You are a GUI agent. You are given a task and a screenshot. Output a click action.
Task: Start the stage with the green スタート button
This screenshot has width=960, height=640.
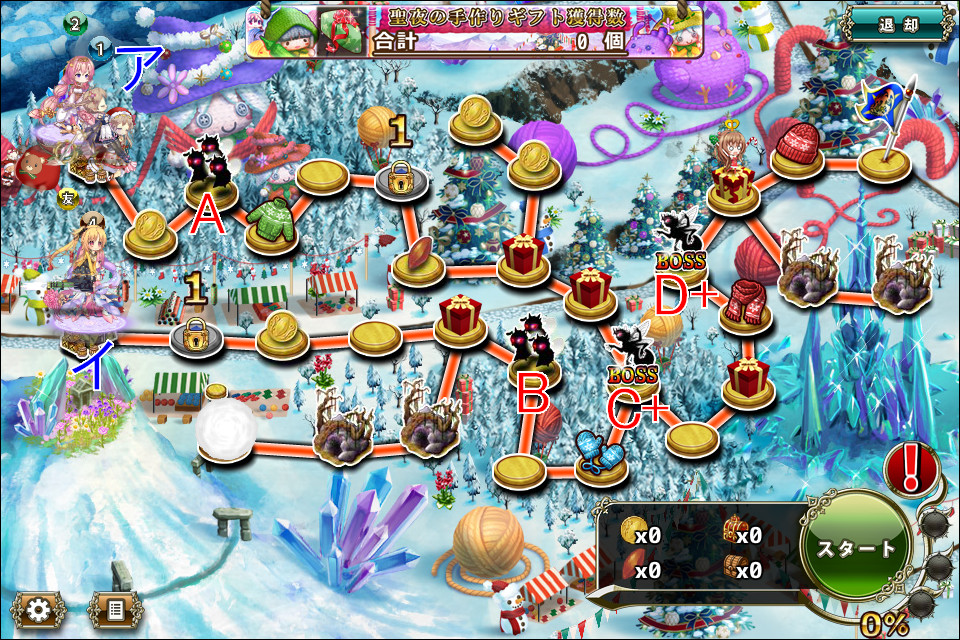pos(856,548)
